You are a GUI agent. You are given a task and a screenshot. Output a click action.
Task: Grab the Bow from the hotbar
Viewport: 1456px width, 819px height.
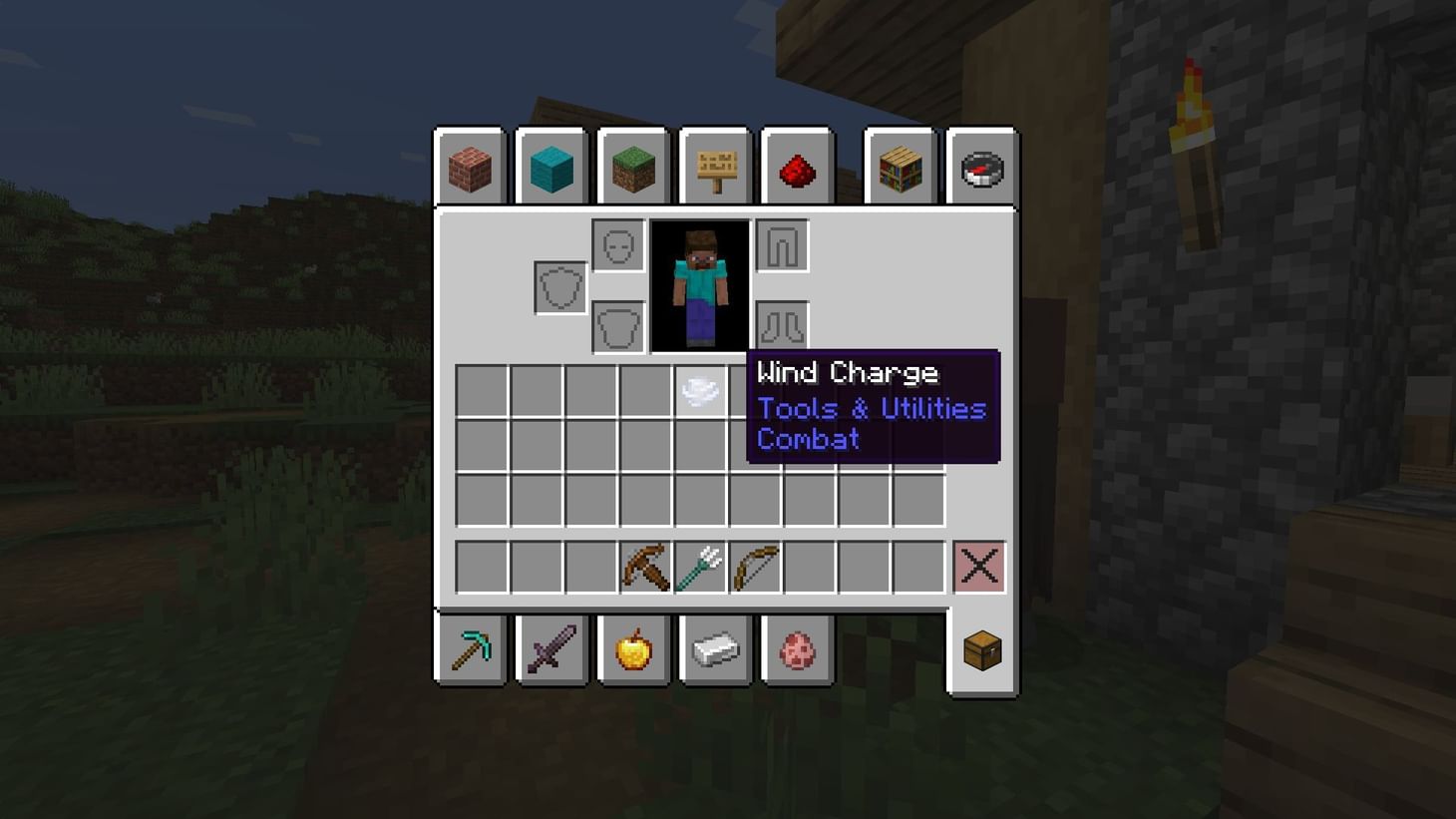756,566
